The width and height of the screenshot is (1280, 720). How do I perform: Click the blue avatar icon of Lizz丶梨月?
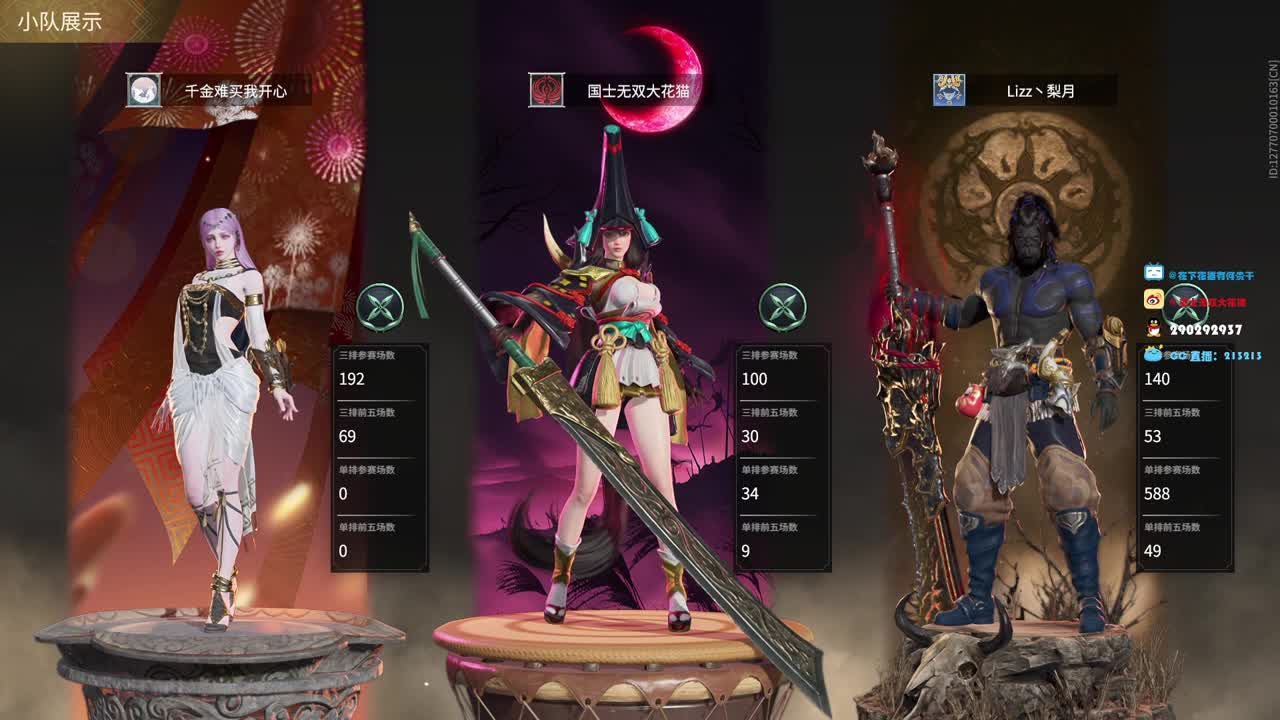pyautogui.click(x=948, y=90)
